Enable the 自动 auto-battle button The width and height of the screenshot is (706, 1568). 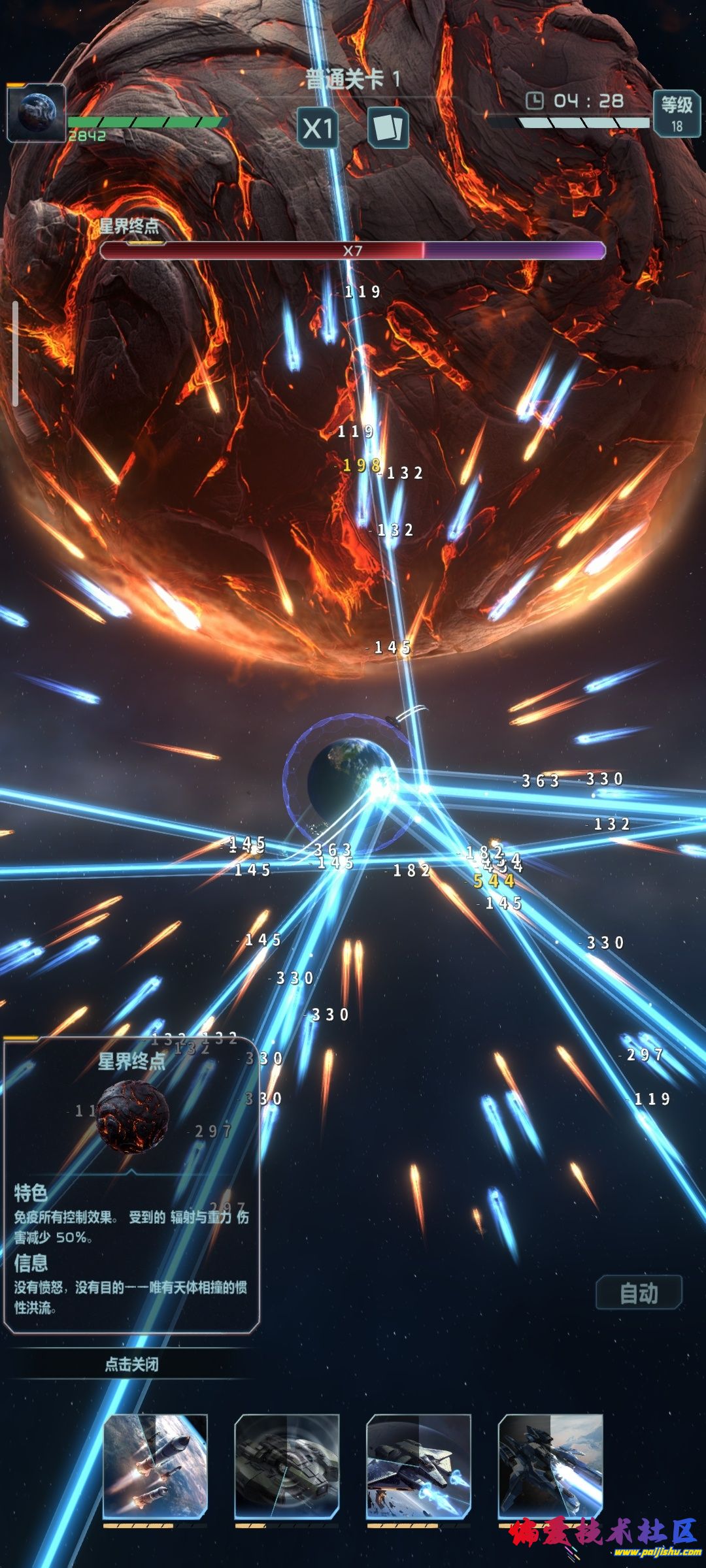(x=639, y=1293)
